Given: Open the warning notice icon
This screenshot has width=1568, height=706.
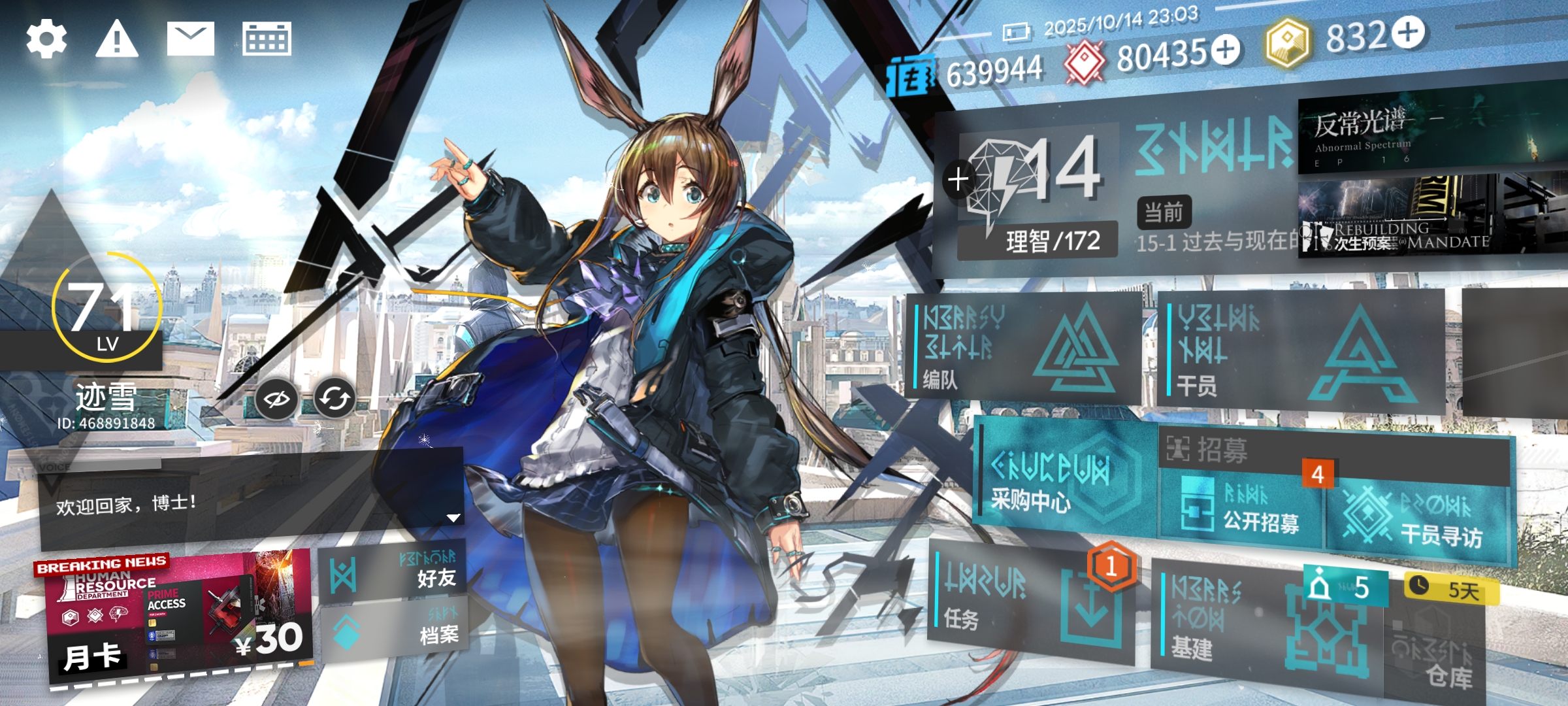Looking at the screenshot, I should click(x=117, y=39).
